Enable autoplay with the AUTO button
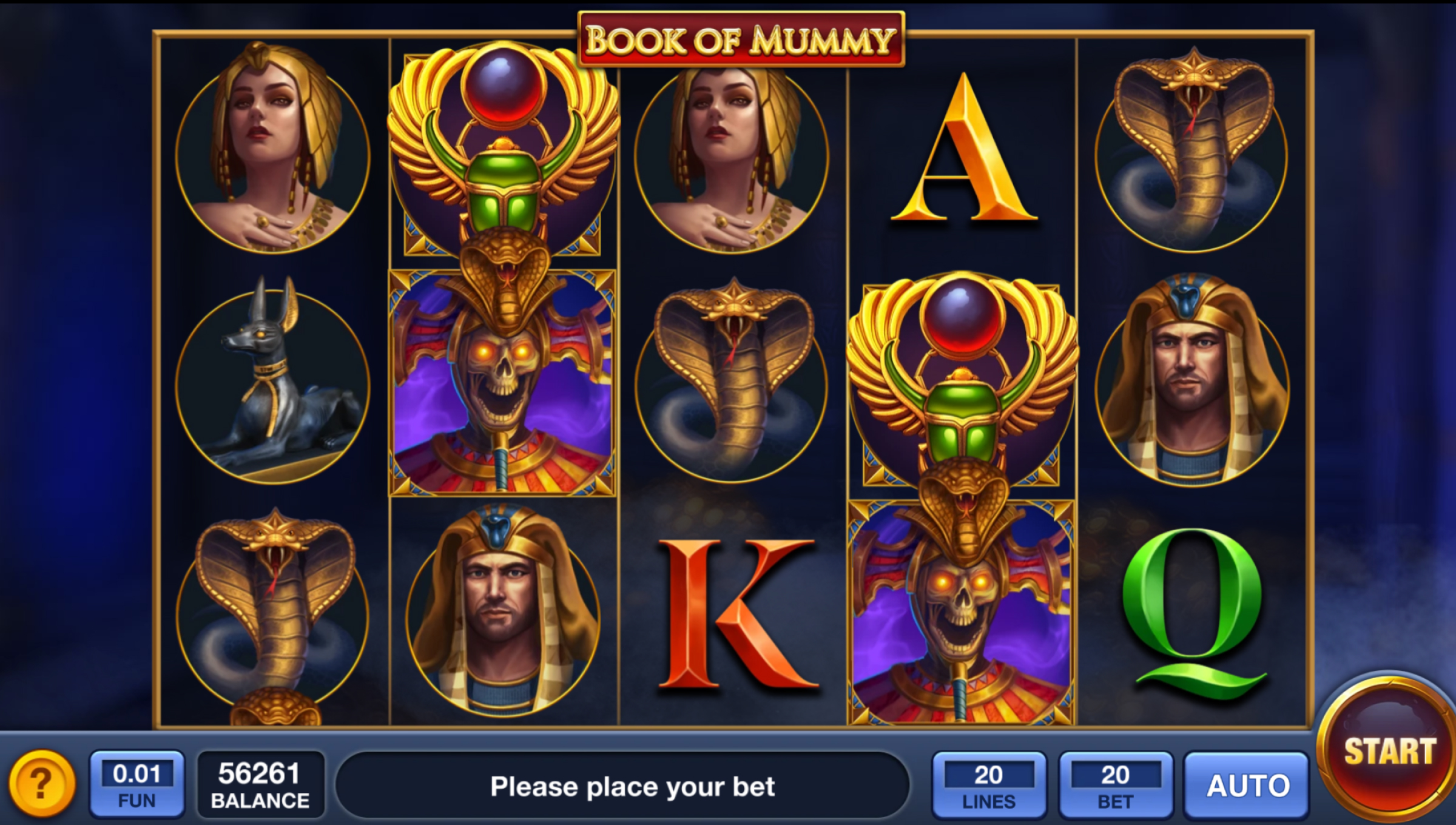Viewport: 1456px width, 825px height. click(x=1247, y=786)
